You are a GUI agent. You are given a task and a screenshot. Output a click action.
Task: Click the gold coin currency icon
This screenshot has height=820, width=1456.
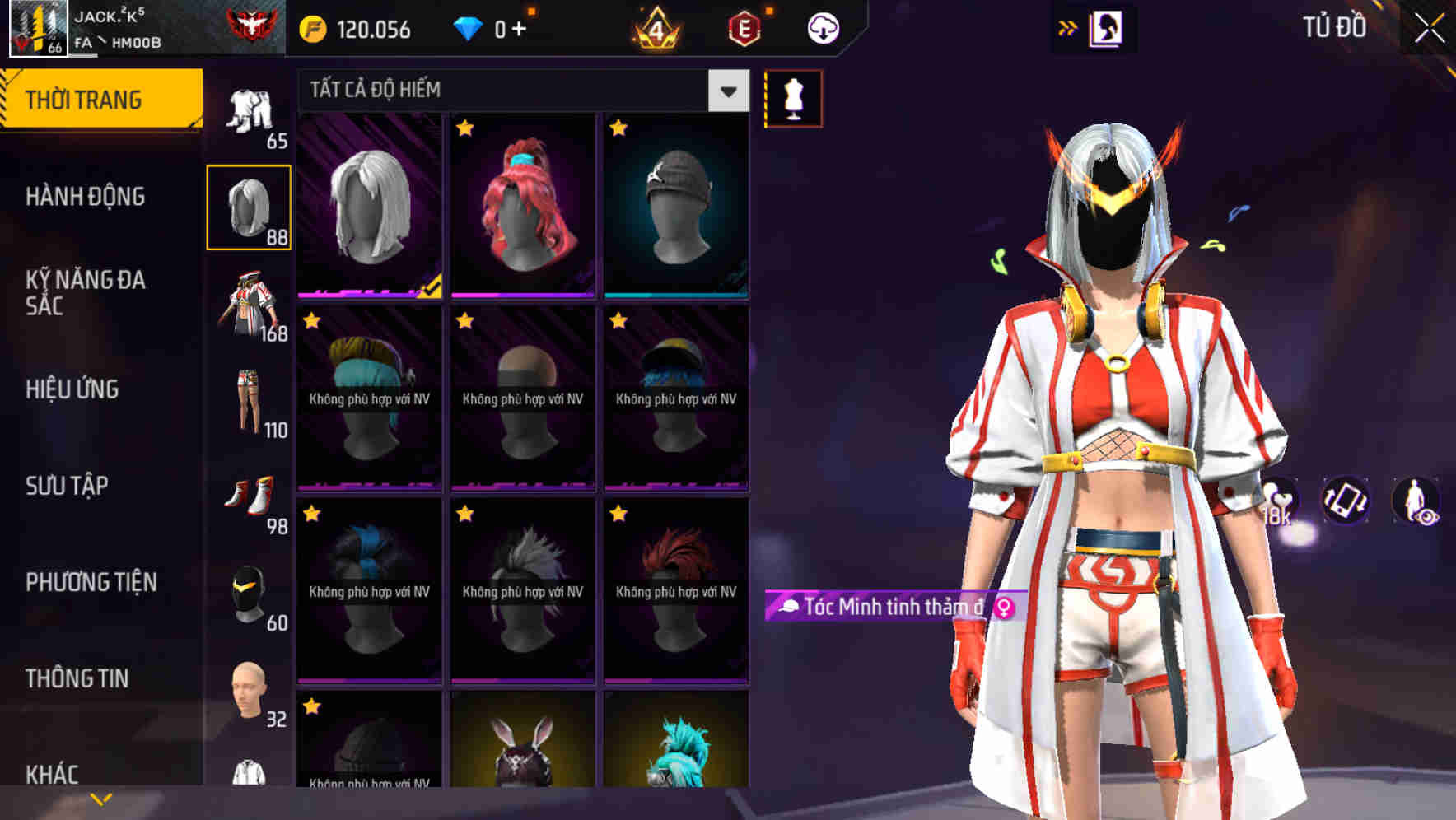[314, 27]
